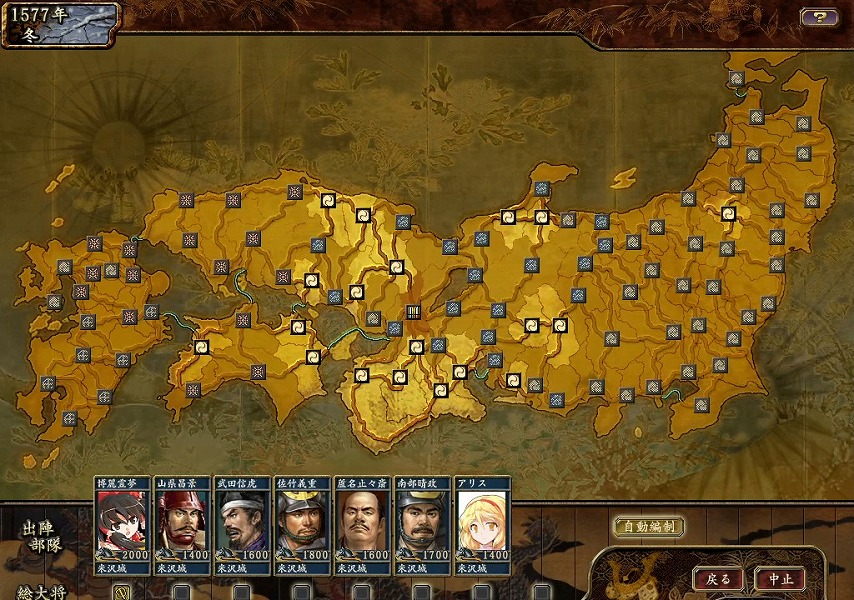
Task: Open the help question mark button
Action: (x=819, y=17)
